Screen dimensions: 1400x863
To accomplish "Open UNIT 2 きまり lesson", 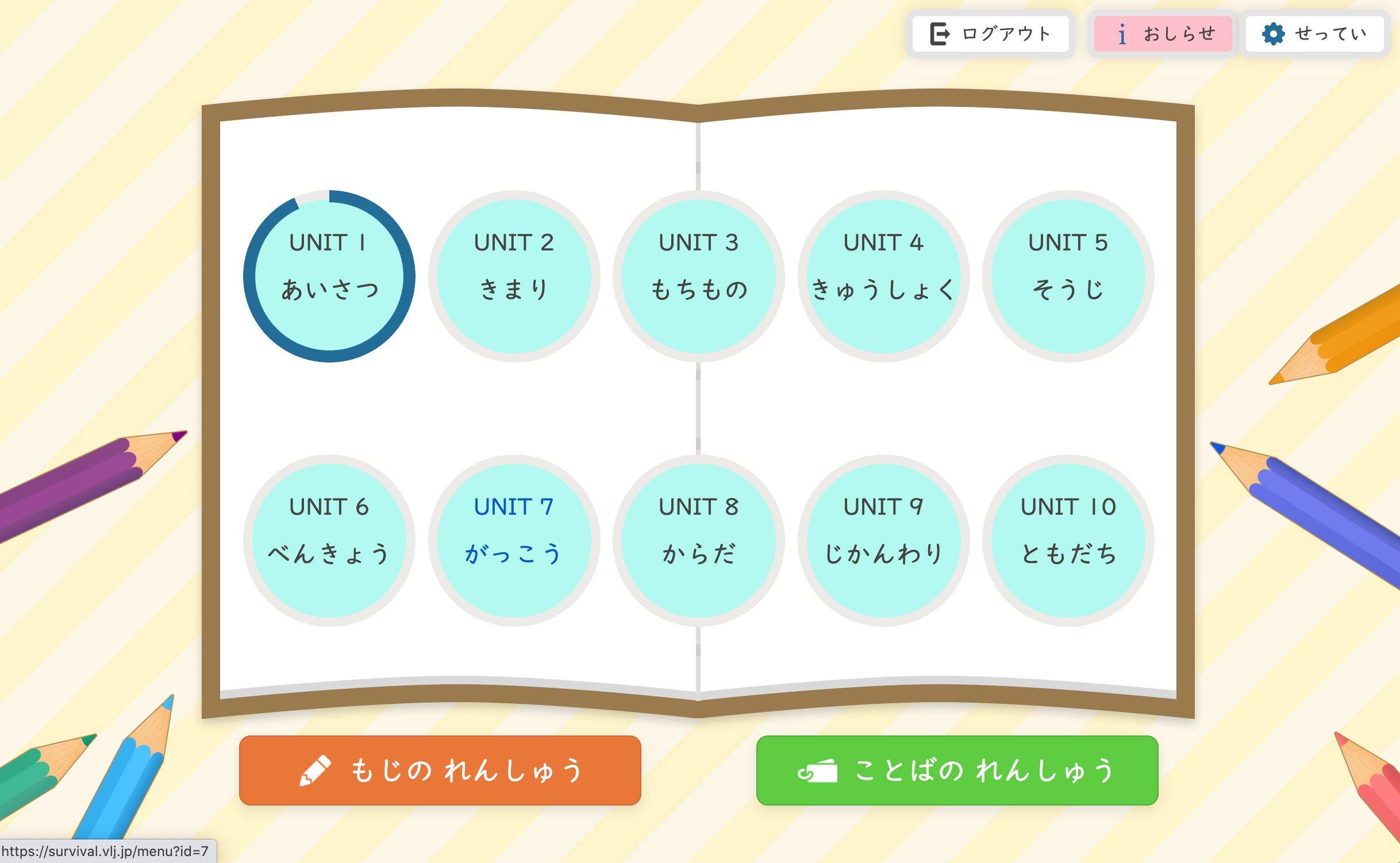I will (514, 276).
